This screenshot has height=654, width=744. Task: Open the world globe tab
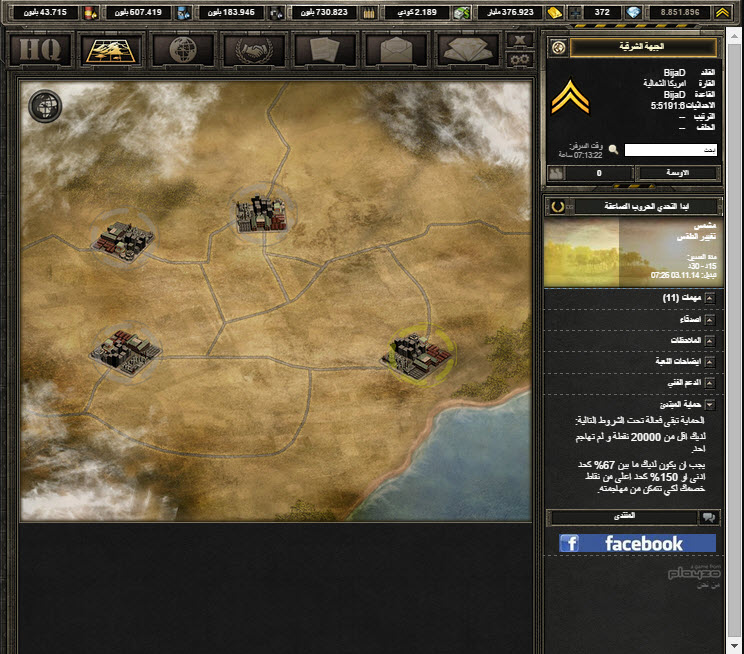[180, 49]
